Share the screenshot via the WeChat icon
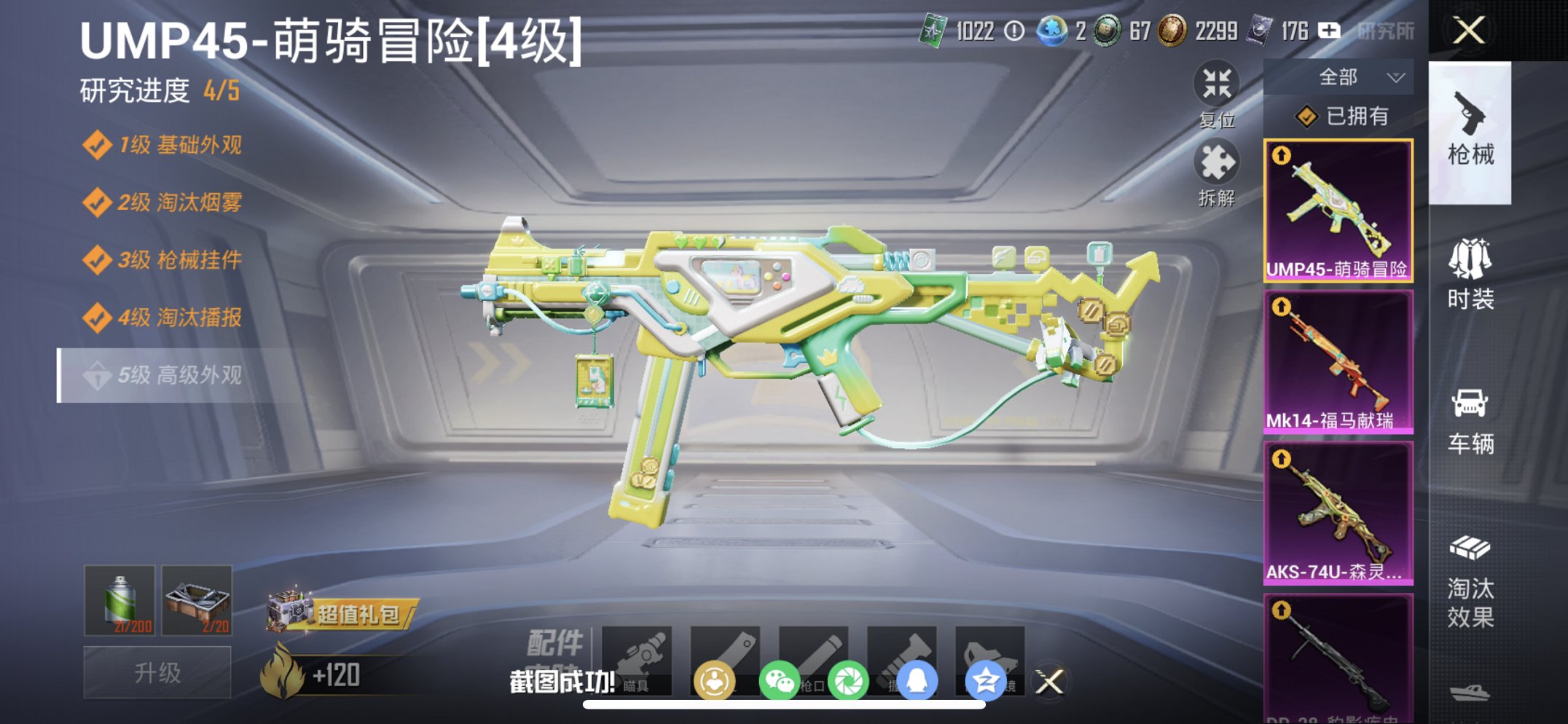Image resolution: width=1568 pixels, height=724 pixels. tap(781, 677)
